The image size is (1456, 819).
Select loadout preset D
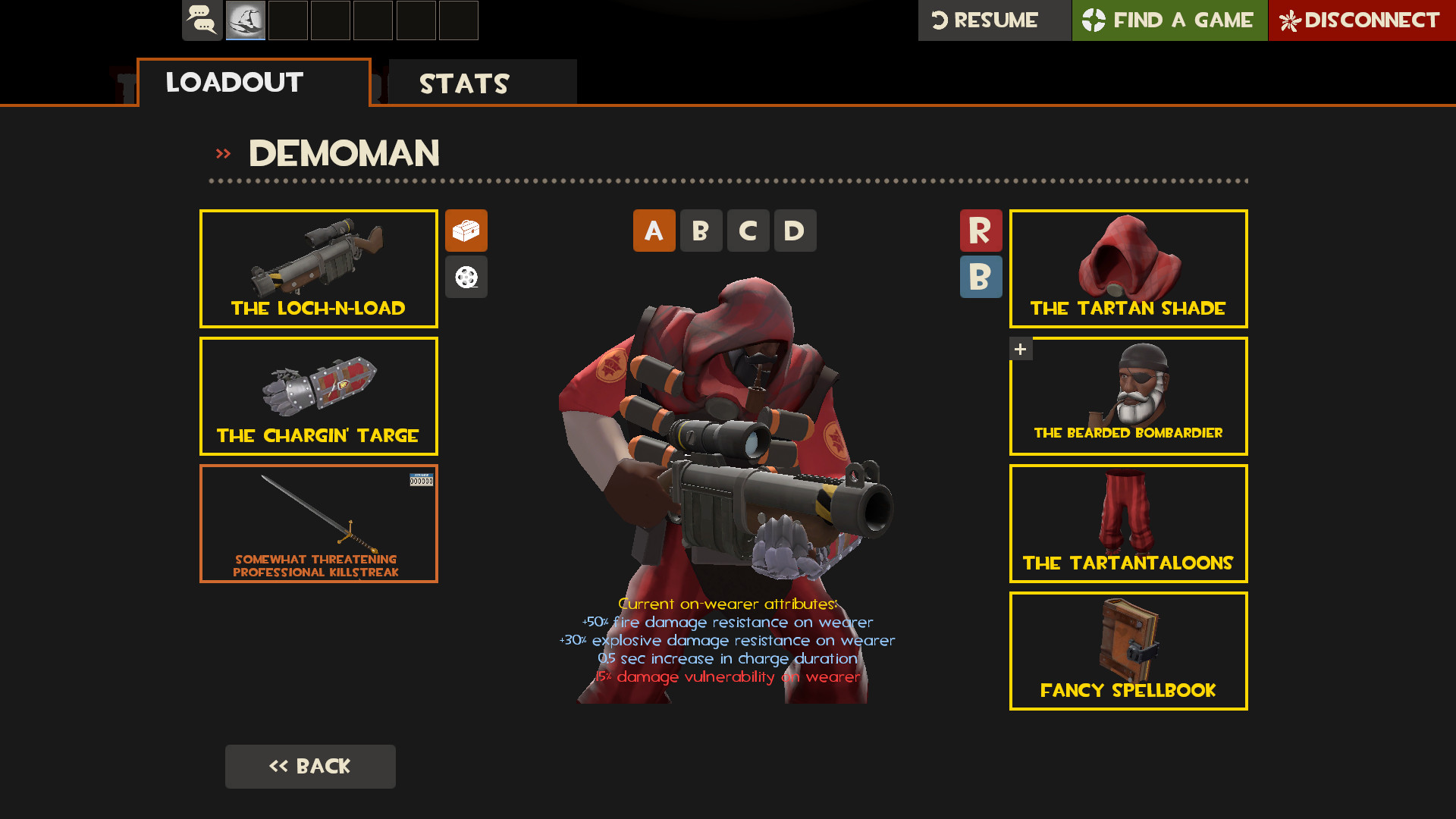(x=795, y=231)
